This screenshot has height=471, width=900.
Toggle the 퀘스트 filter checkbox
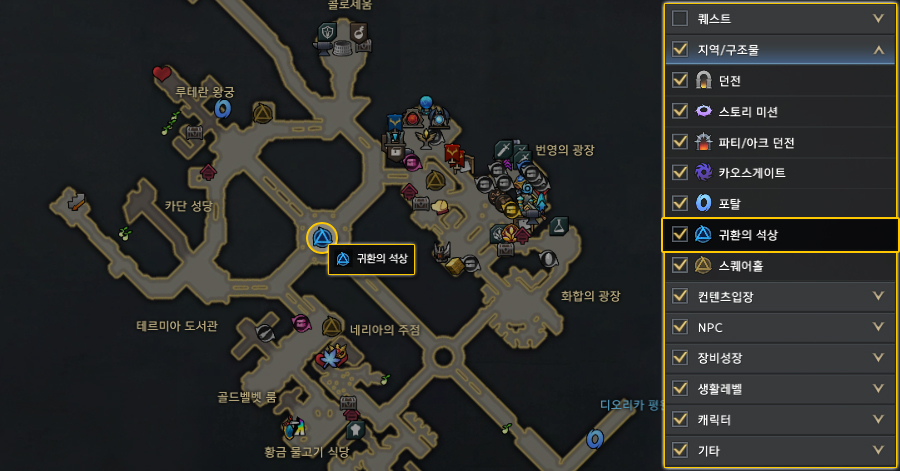(680, 18)
